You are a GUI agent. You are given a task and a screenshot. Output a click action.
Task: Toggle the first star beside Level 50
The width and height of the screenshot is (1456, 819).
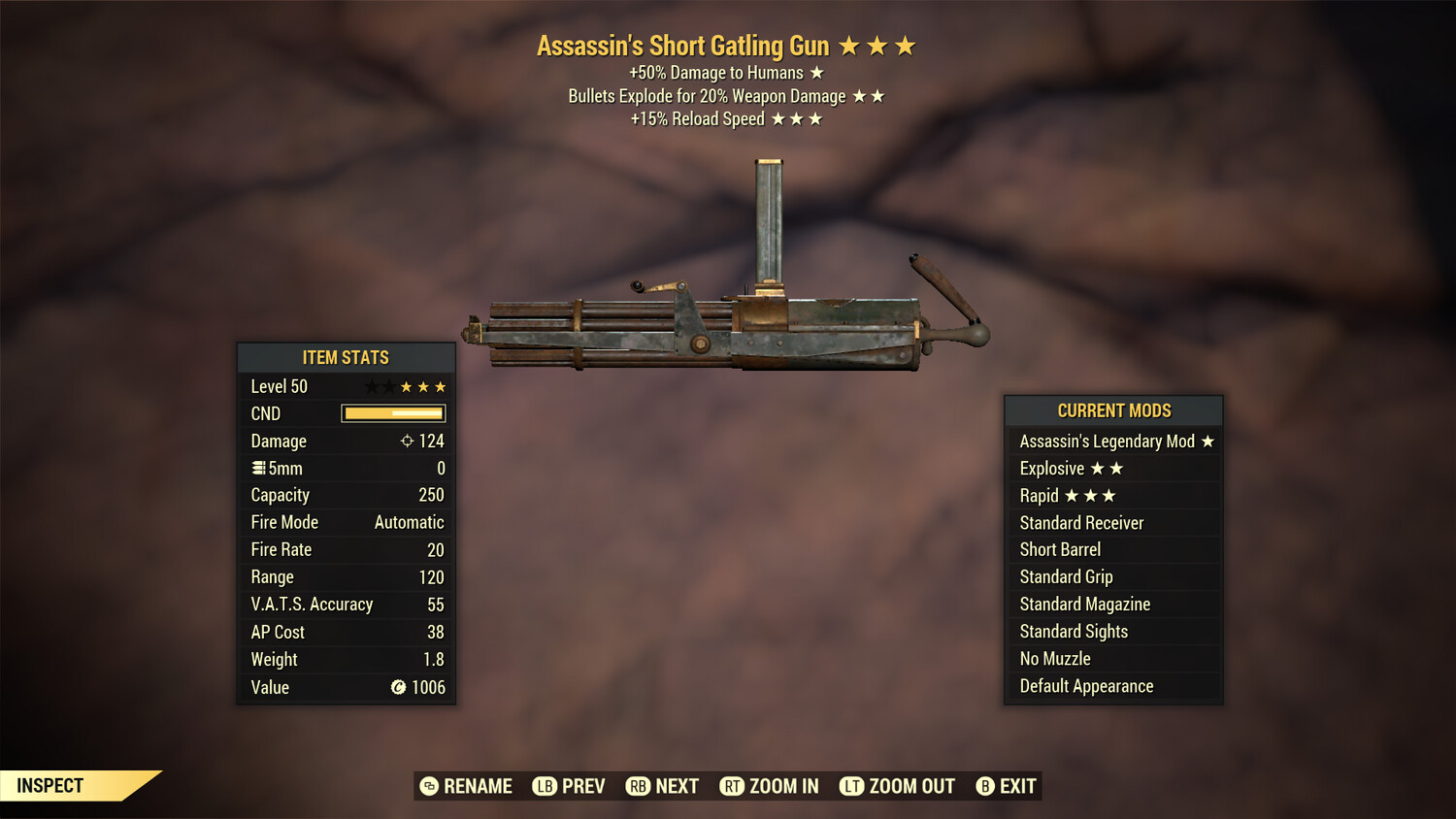(x=372, y=386)
